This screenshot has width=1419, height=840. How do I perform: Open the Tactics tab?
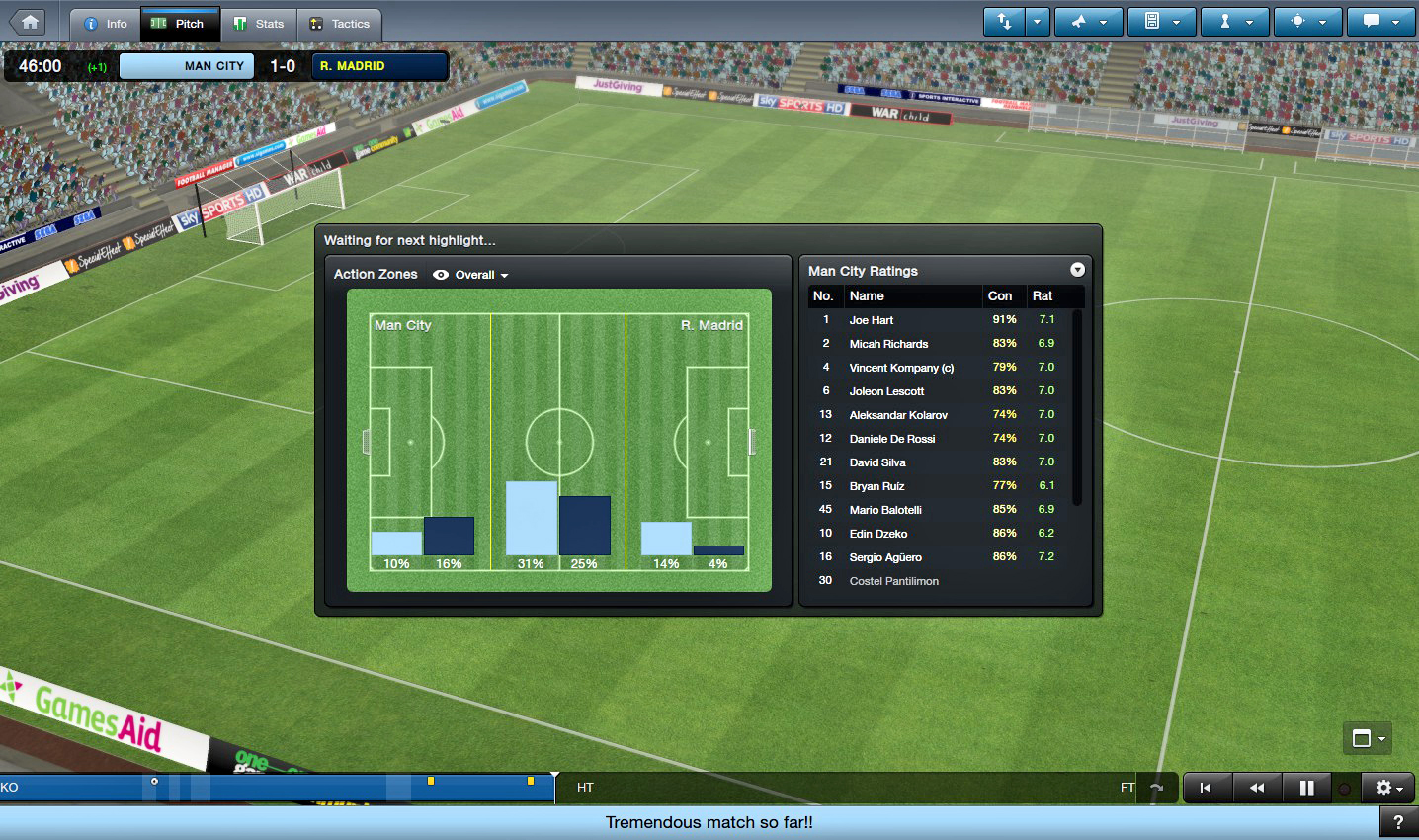pyautogui.click(x=340, y=24)
